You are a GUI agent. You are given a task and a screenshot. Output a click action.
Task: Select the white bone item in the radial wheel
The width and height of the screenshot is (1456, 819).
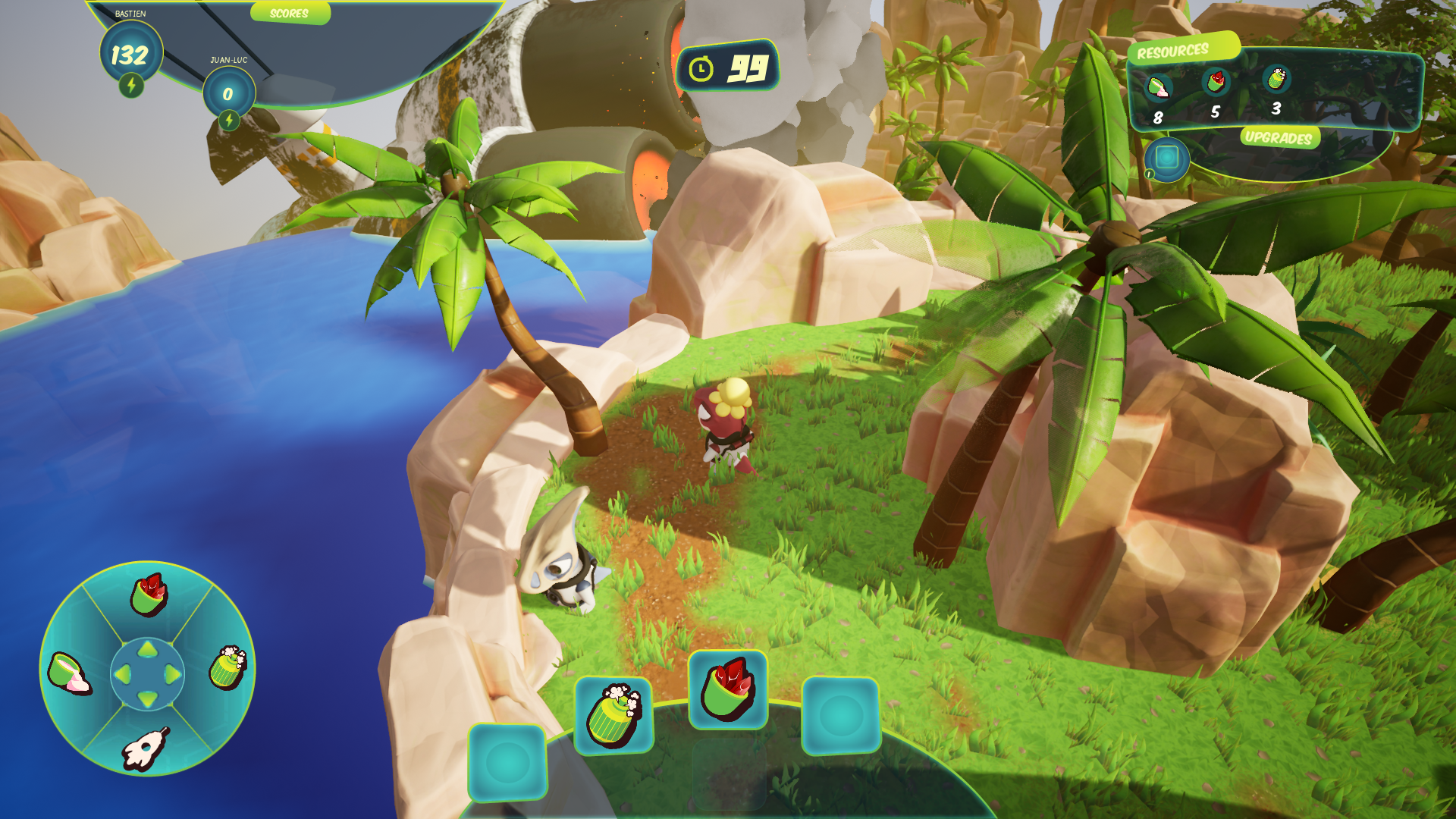(x=145, y=748)
